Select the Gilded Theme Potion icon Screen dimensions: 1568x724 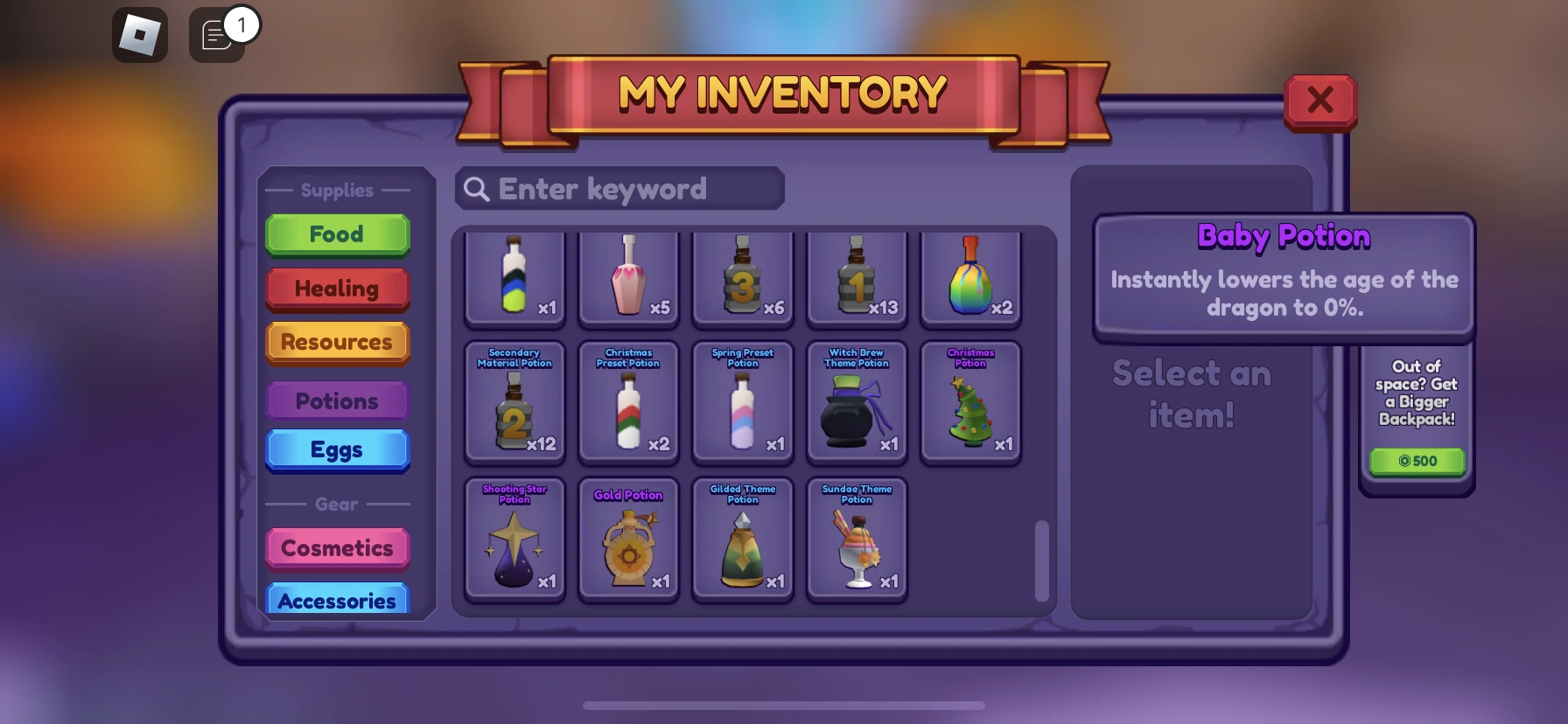(x=742, y=546)
